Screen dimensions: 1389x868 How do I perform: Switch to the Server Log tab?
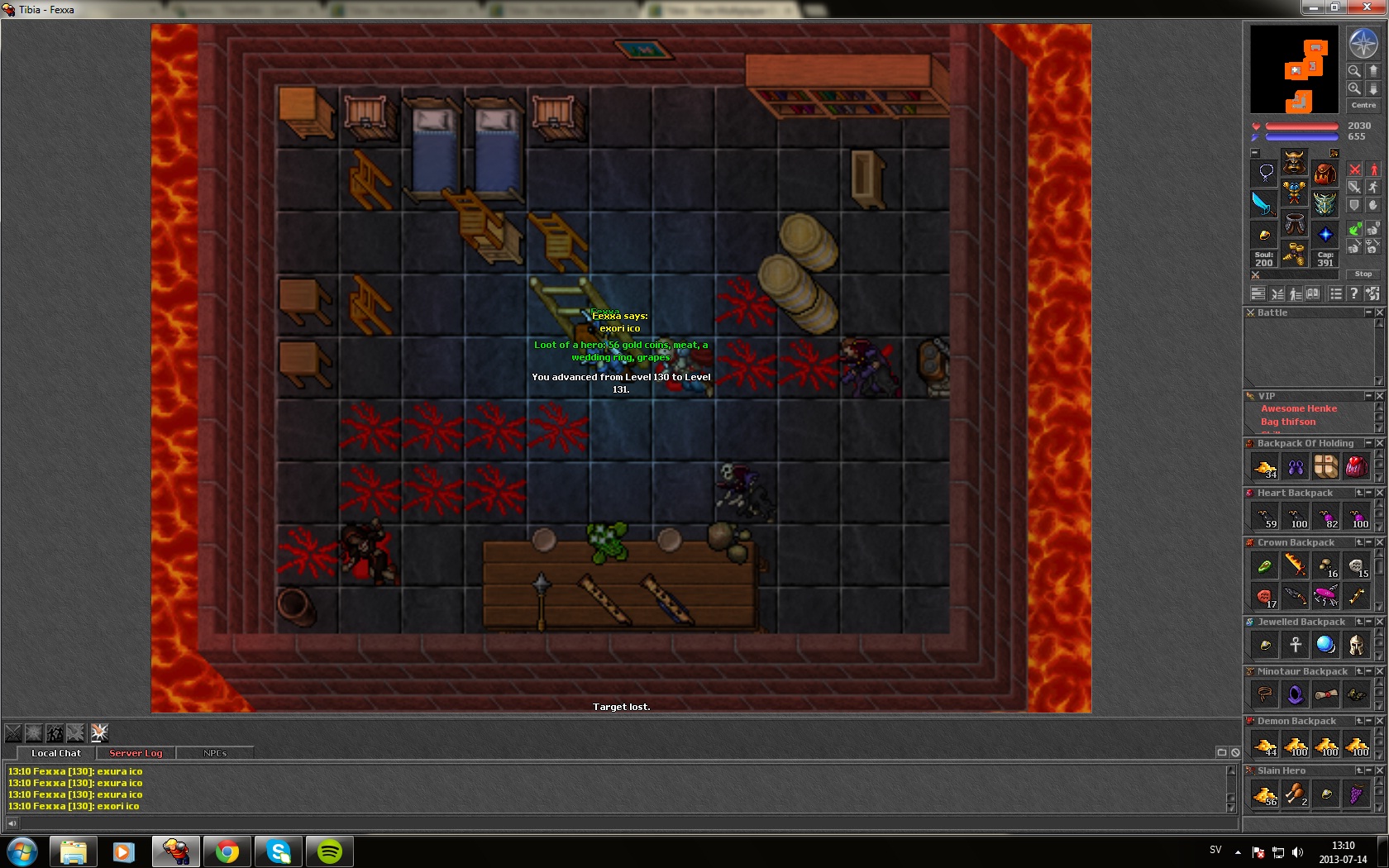point(136,753)
